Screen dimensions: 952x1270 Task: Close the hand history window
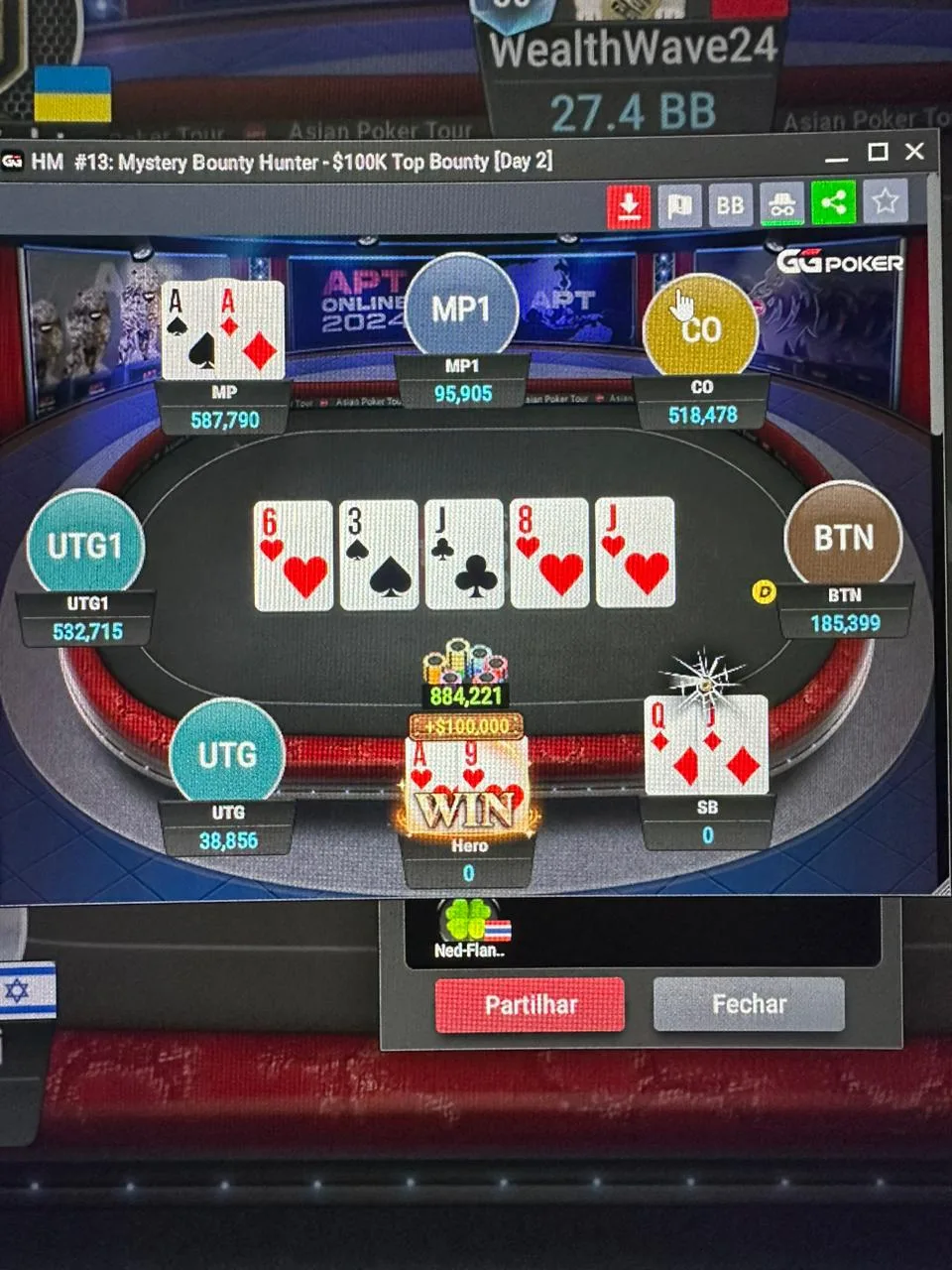click(x=915, y=152)
